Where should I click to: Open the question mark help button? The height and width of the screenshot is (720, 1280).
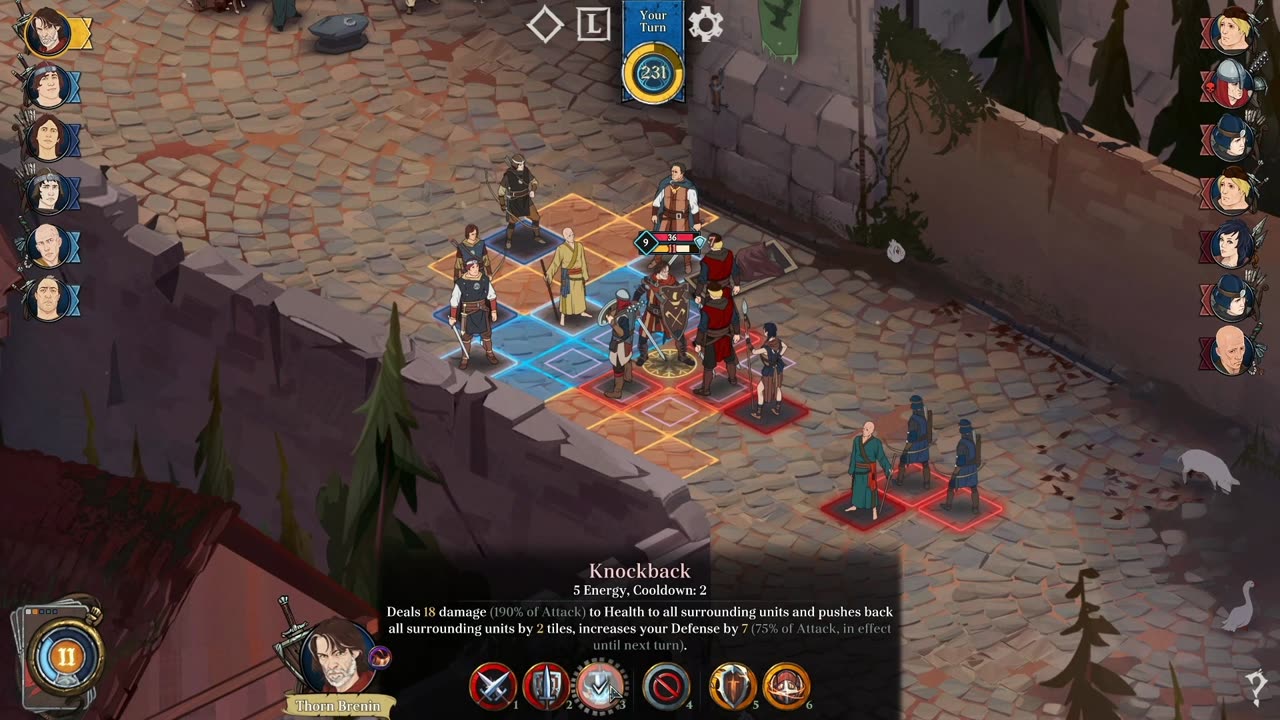pos(1256,685)
